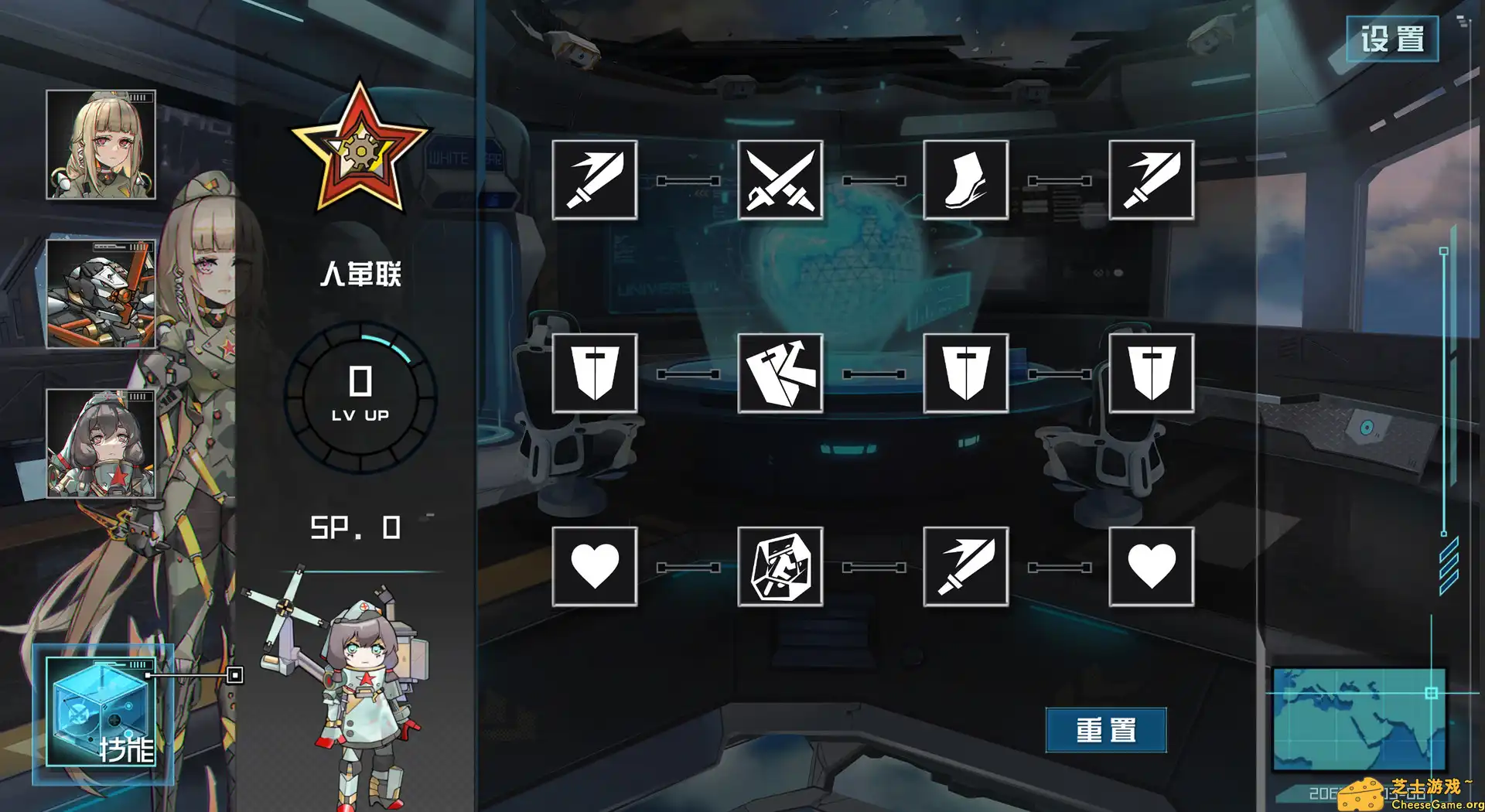Select the heart health skill in bottom row
The height and width of the screenshot is (812, 1485).
coord(596,565)
